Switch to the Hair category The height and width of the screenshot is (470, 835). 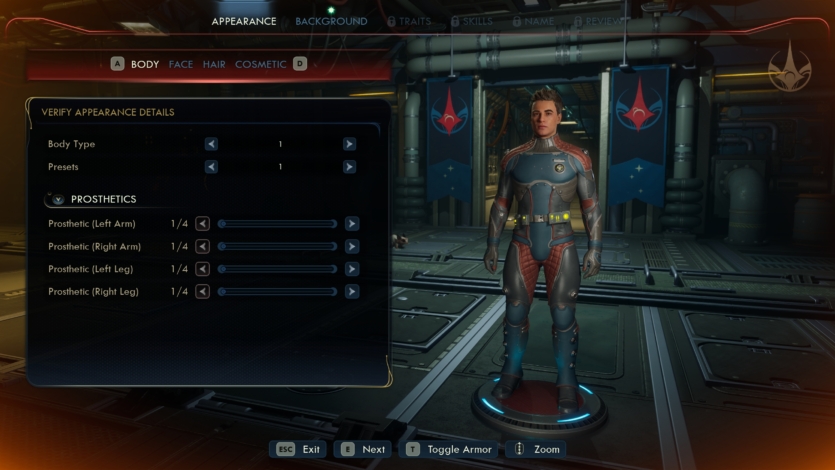214,64
